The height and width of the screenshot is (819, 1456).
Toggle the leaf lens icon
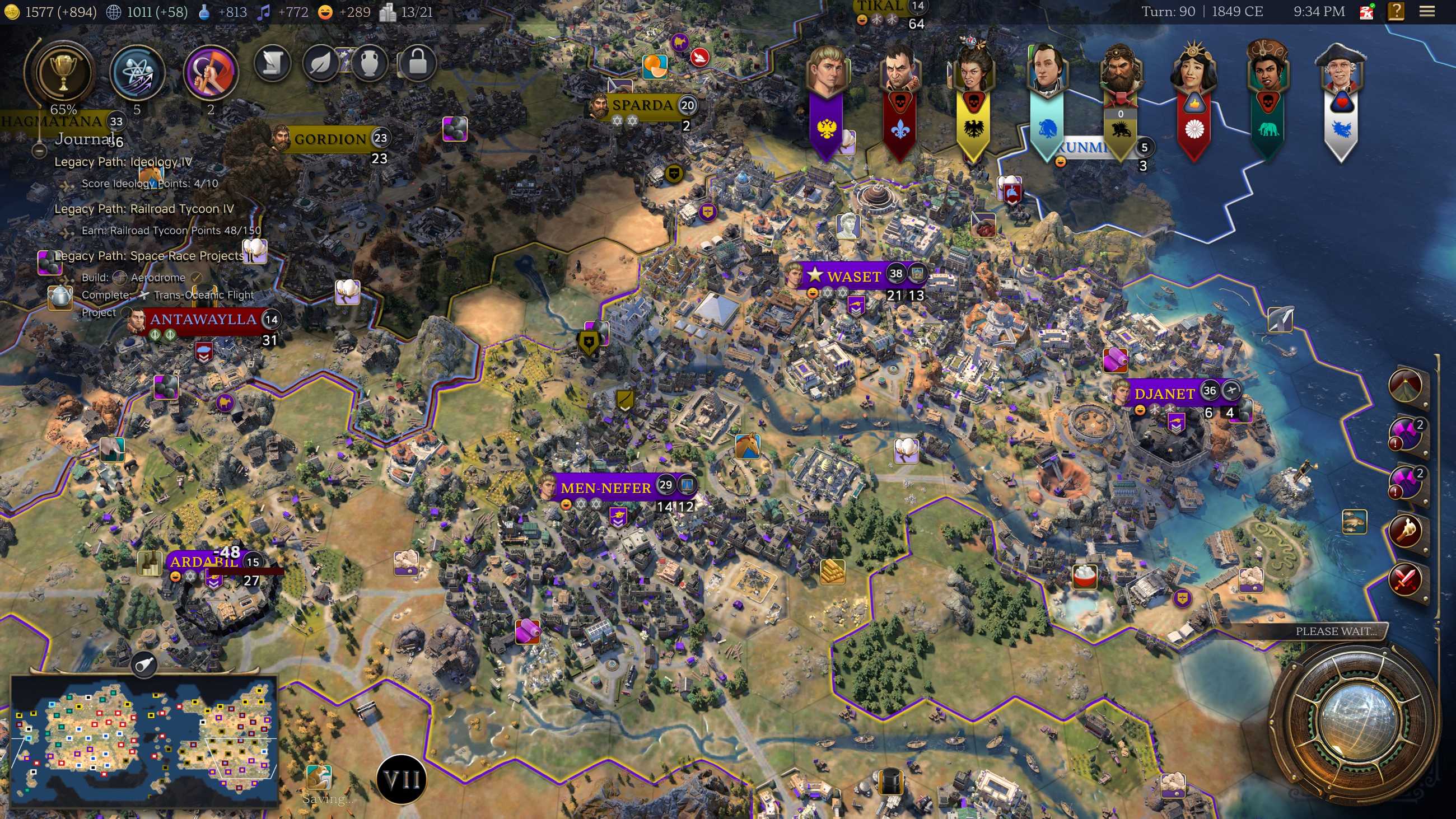[x=320, y=64]
